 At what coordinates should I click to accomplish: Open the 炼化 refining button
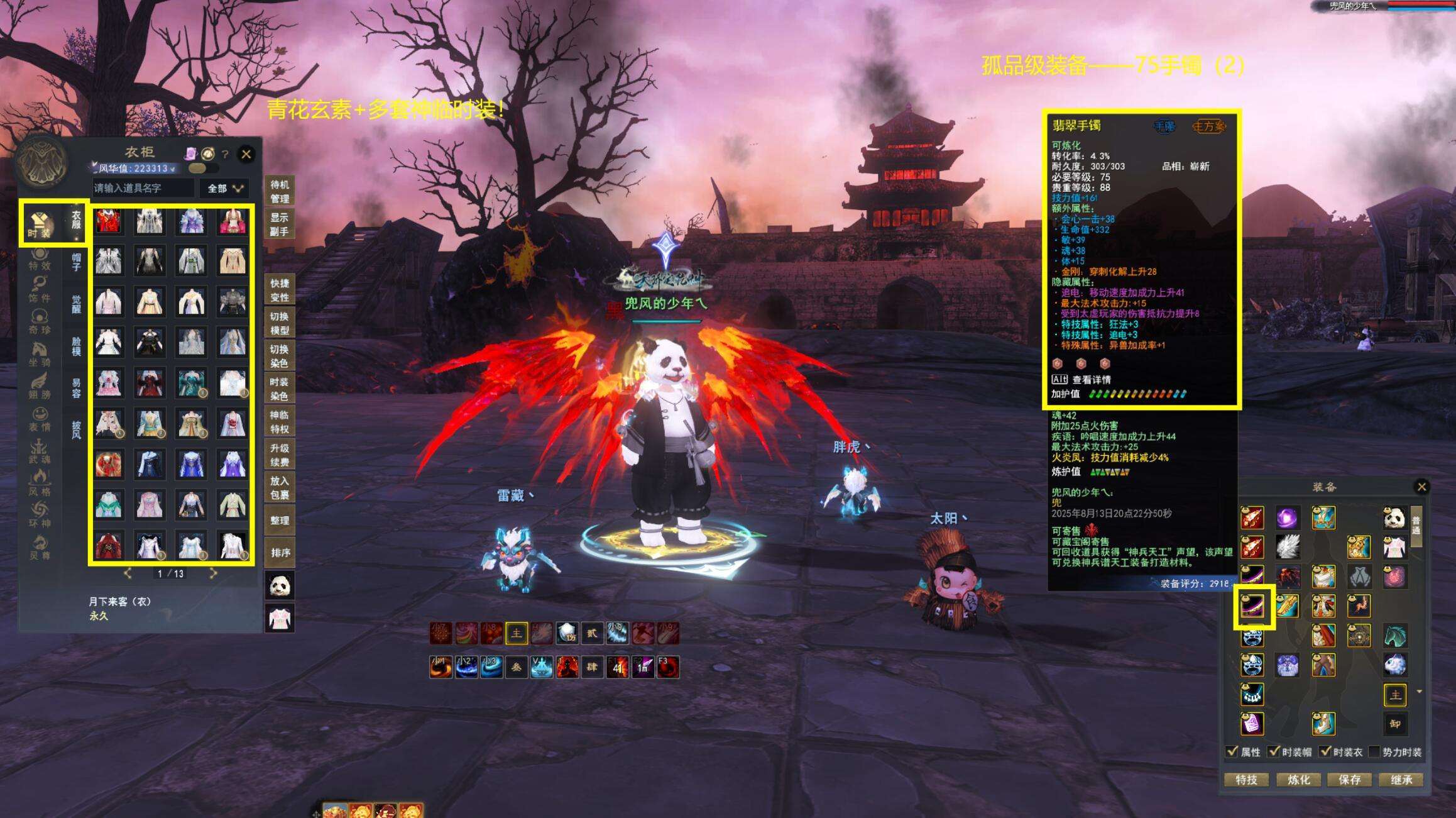[1298, 780]
